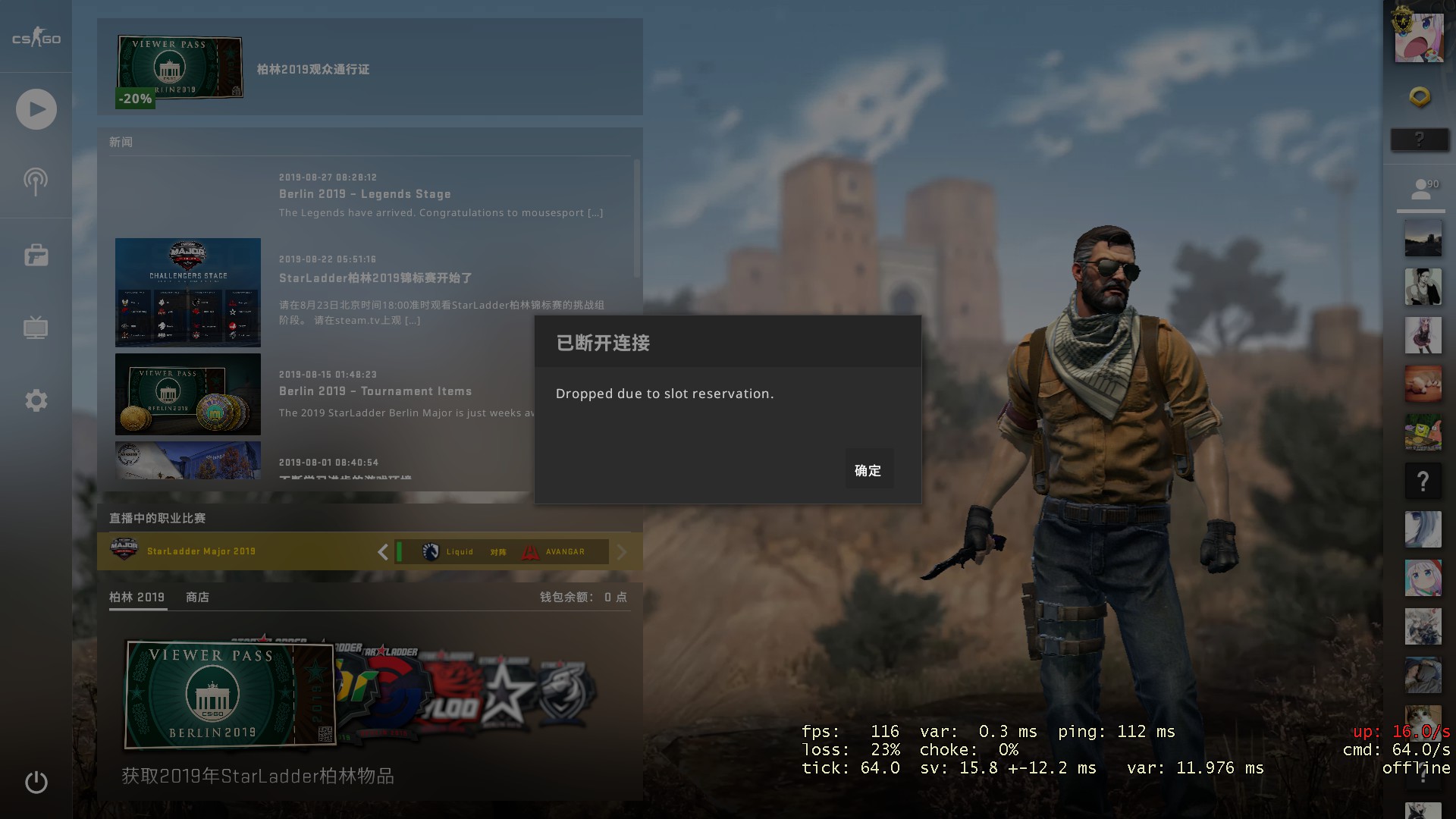Quit the game with the power icon
Screen dimensions: 1456x819
point(36,782)
